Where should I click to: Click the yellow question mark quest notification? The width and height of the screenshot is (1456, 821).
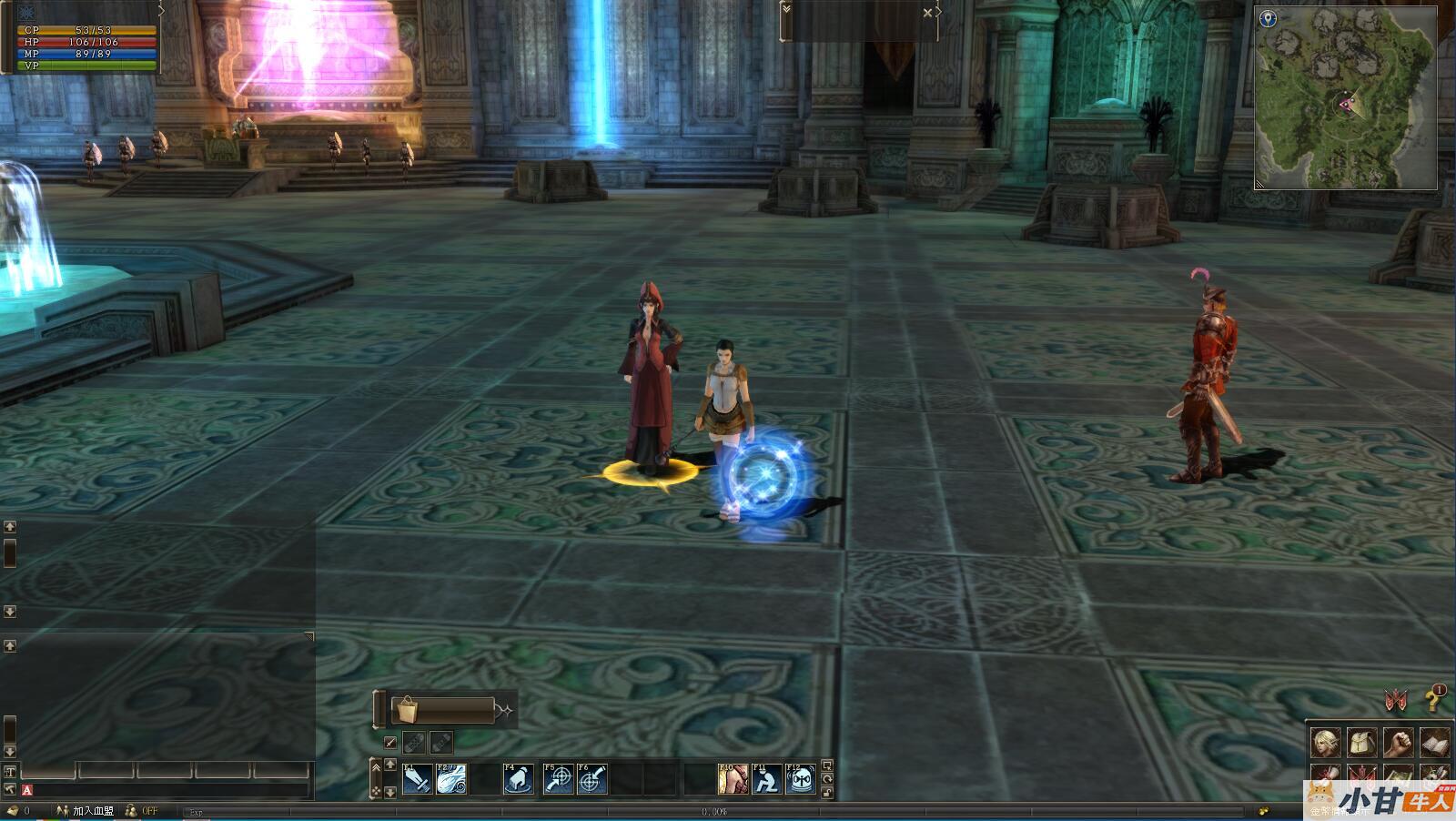(1433, 700)
